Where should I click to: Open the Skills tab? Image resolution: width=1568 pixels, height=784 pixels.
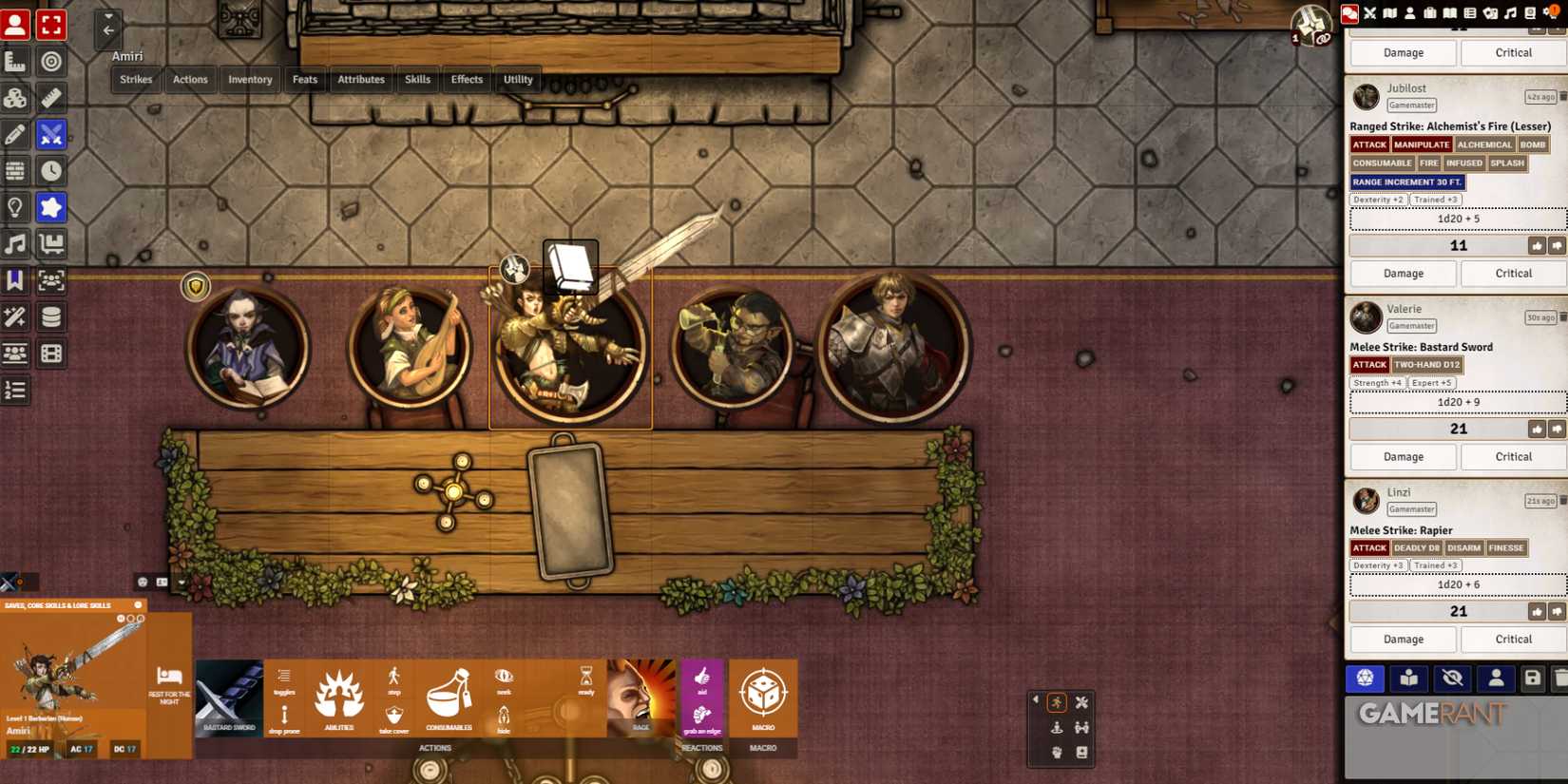point(417,79)
